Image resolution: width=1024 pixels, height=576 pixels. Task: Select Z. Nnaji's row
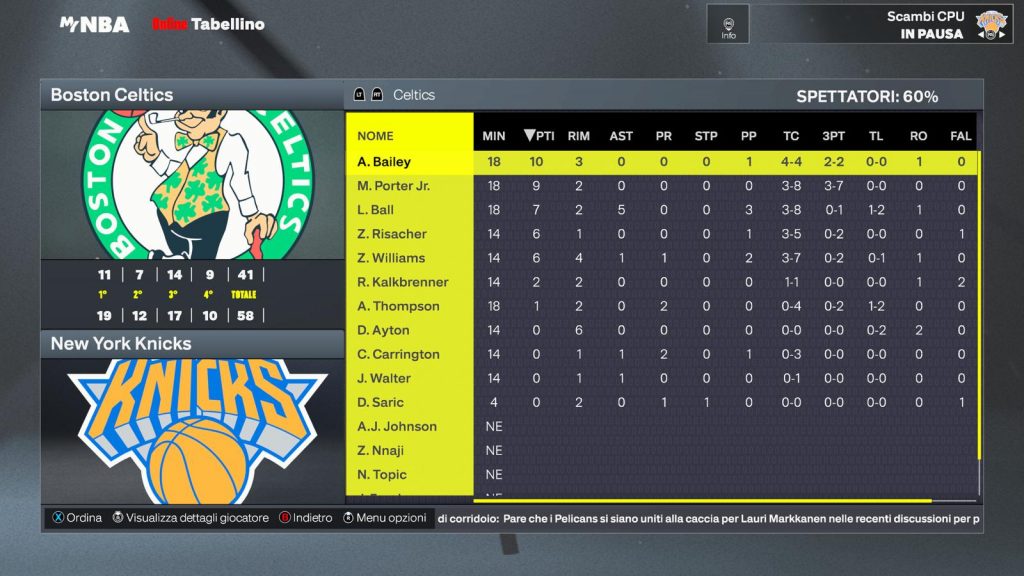pos(382,450)
